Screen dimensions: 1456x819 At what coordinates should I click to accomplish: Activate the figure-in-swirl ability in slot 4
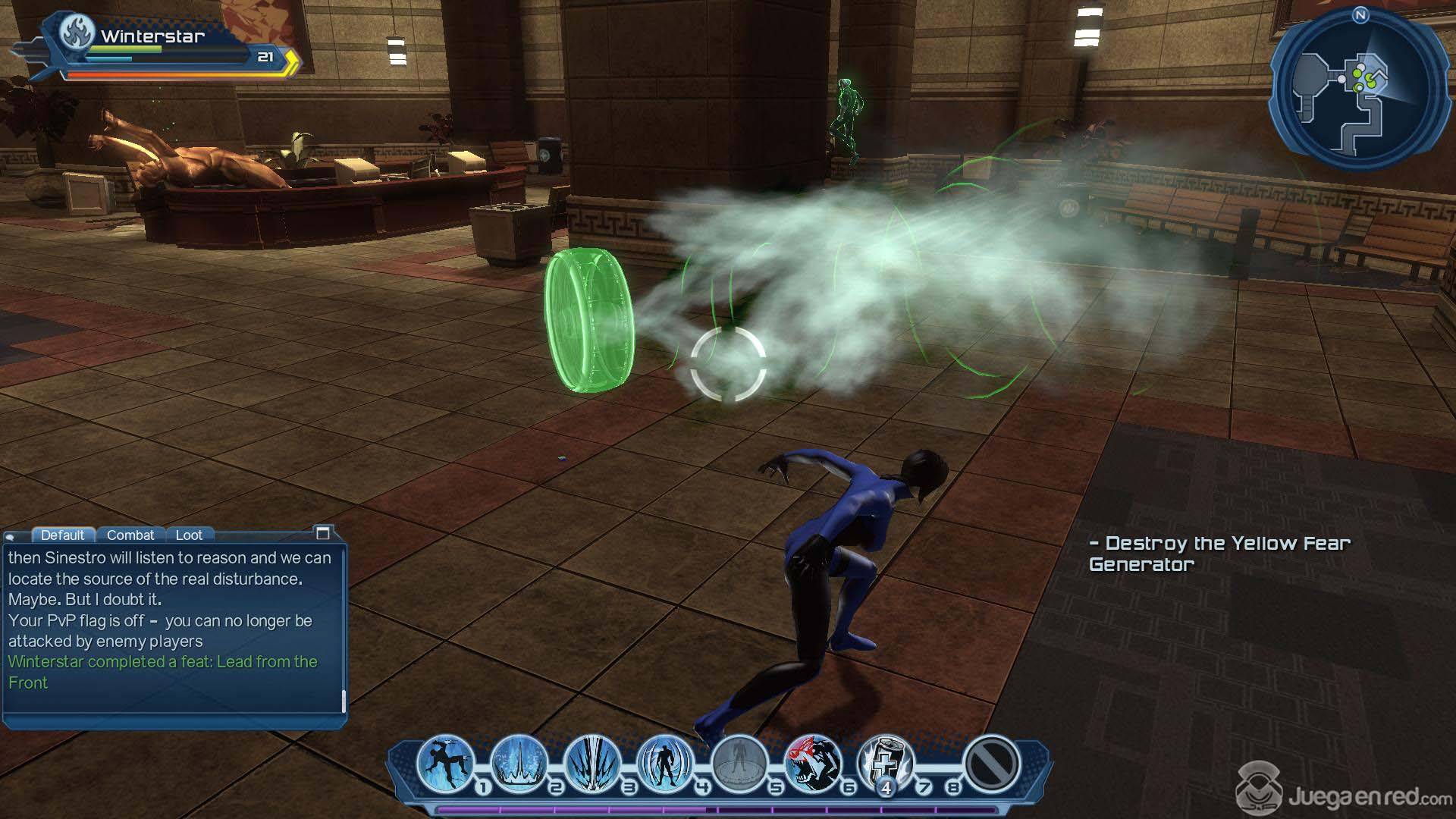[x=665, y=762]
